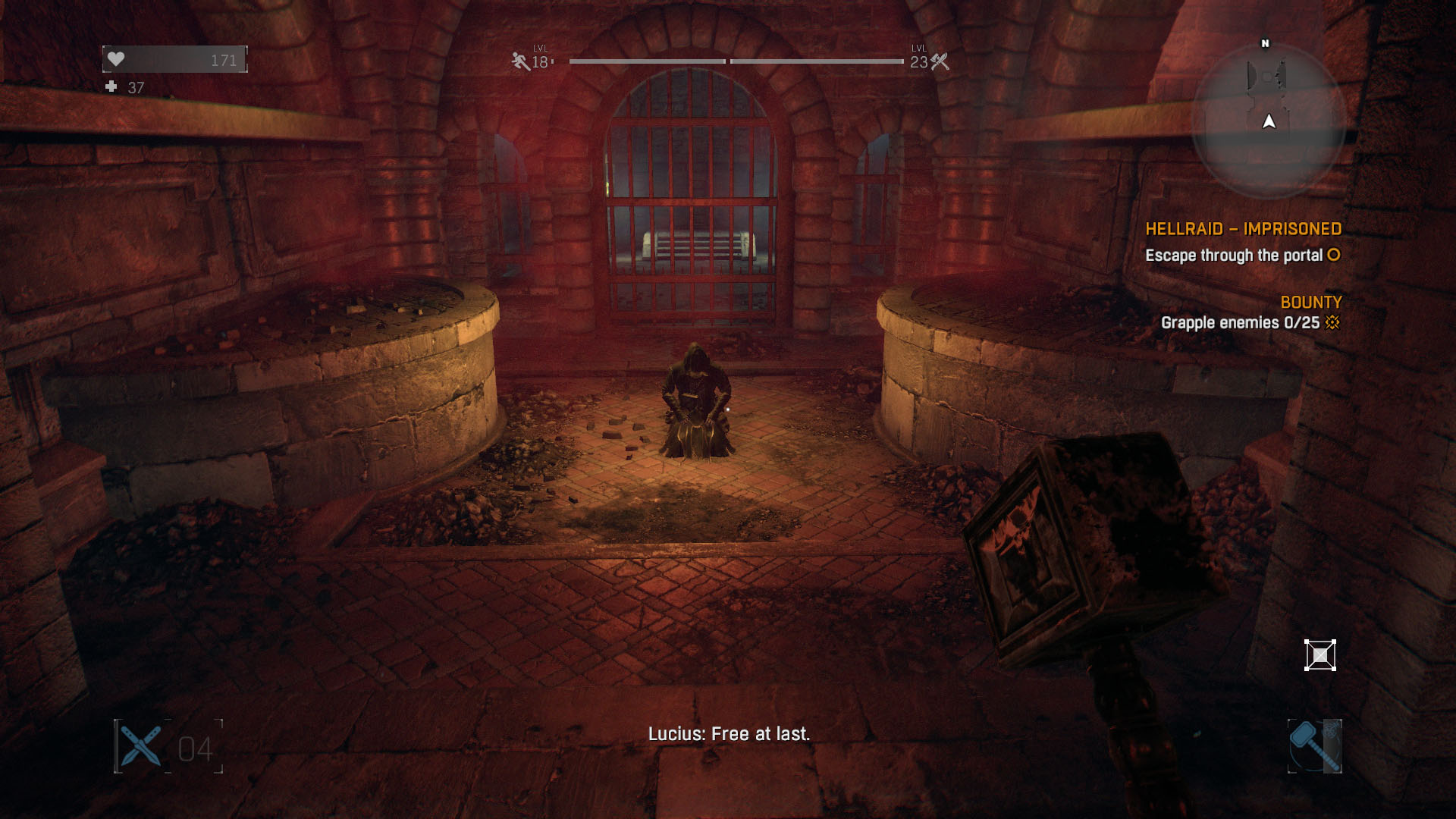Click the square crossed status icon
The height and width of the screenshot is (819, 1456).
point(1319,655)
